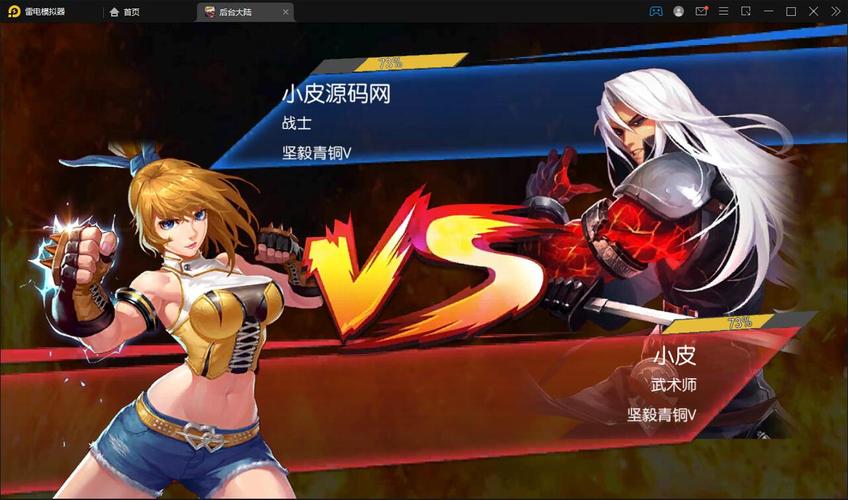Open the emulator's mail inbox icon
The image size is (848, 500).
click(x=701, y=12)
